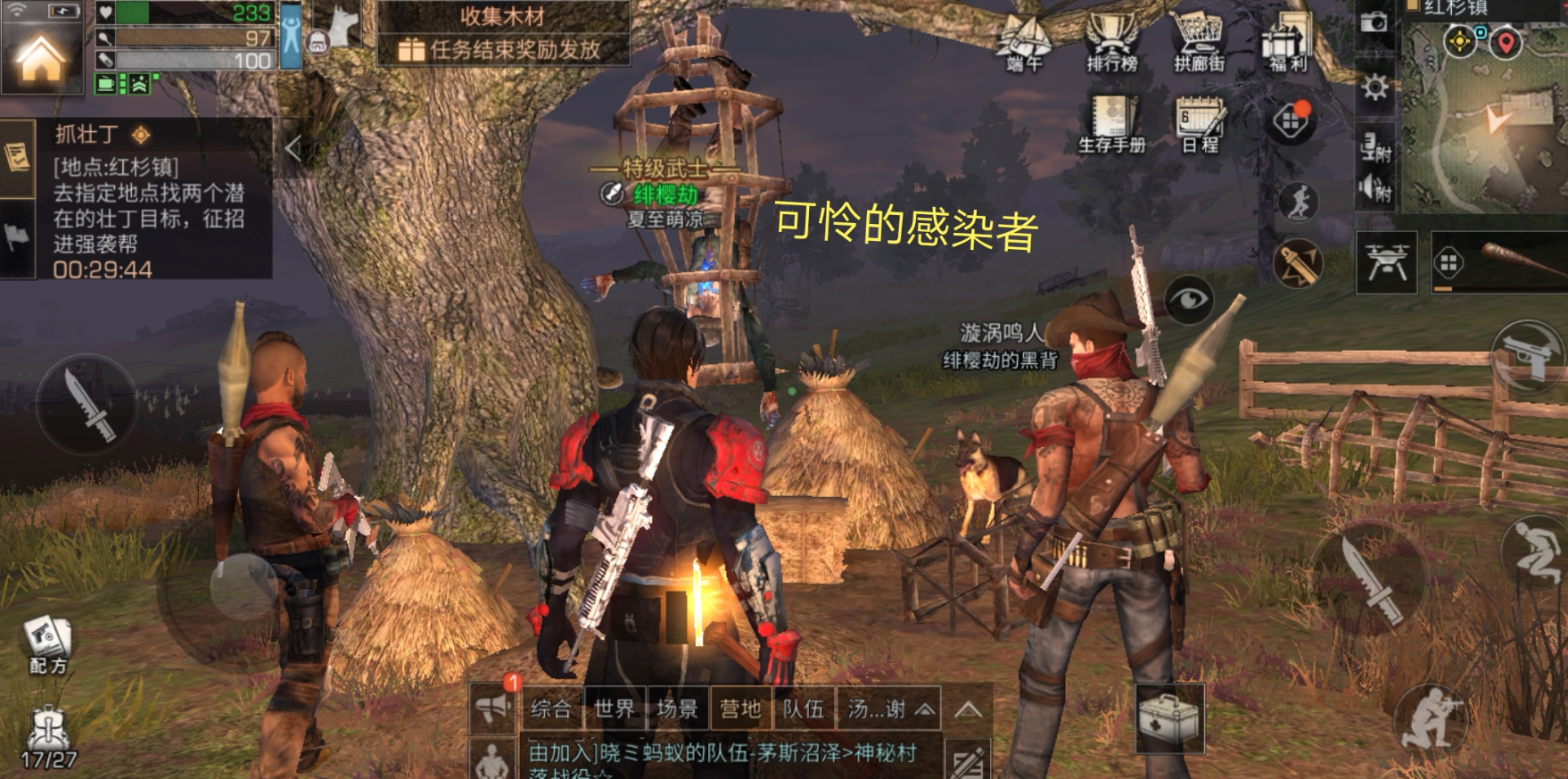This screenshot has width=1568, height=779.
Task: Open the 排行榜 leaderboard
Action: [1111, 43]
